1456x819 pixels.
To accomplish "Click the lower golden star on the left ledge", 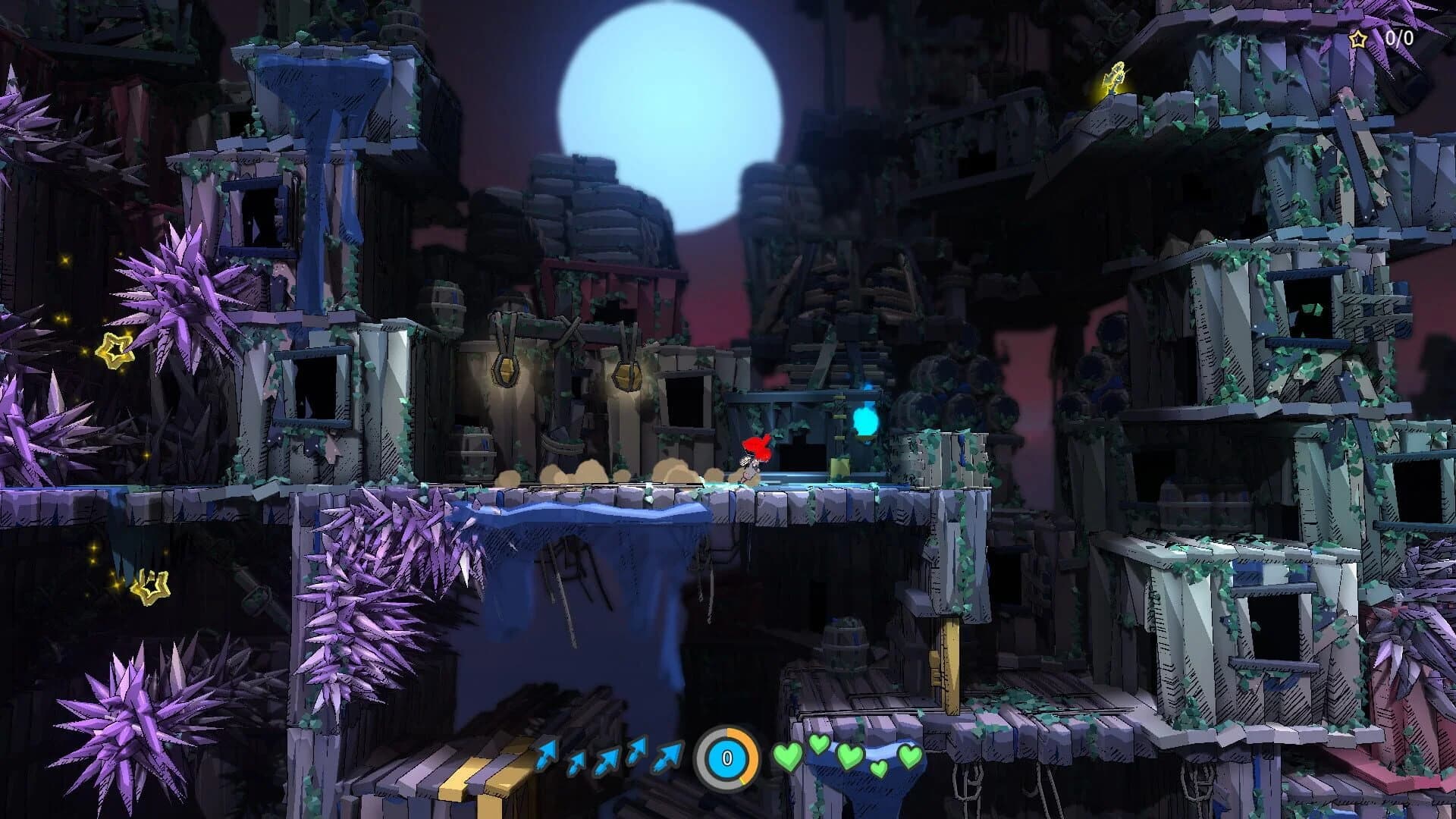I will 150,586.
